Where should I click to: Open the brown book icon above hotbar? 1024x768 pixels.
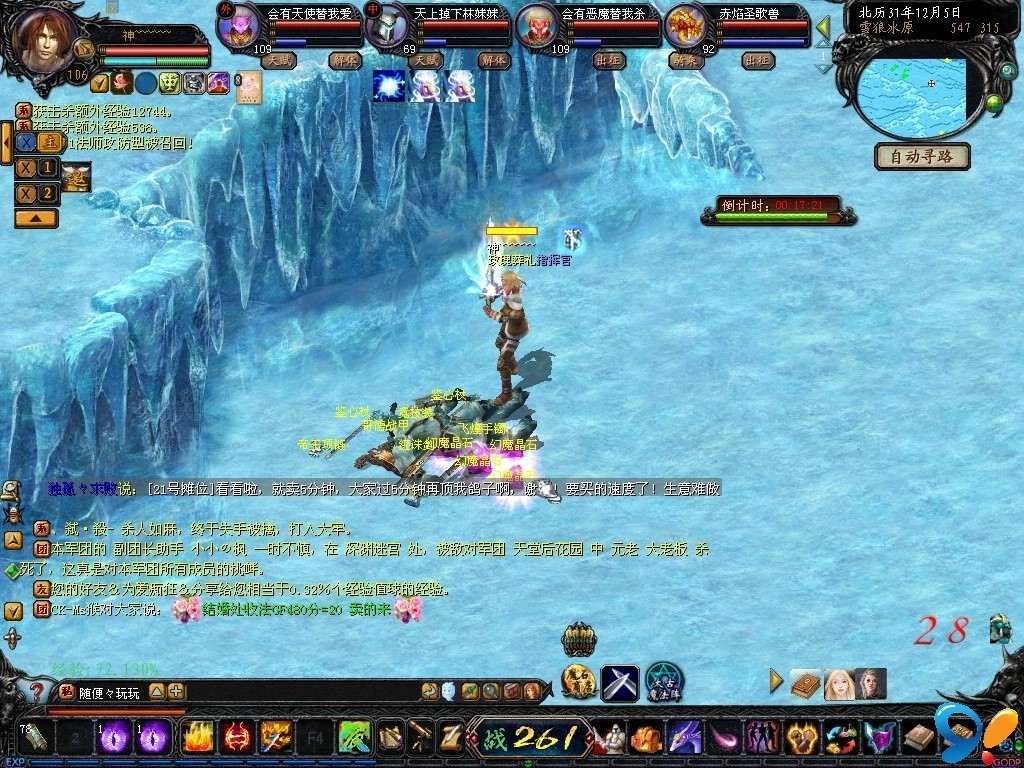pos(806,684)
